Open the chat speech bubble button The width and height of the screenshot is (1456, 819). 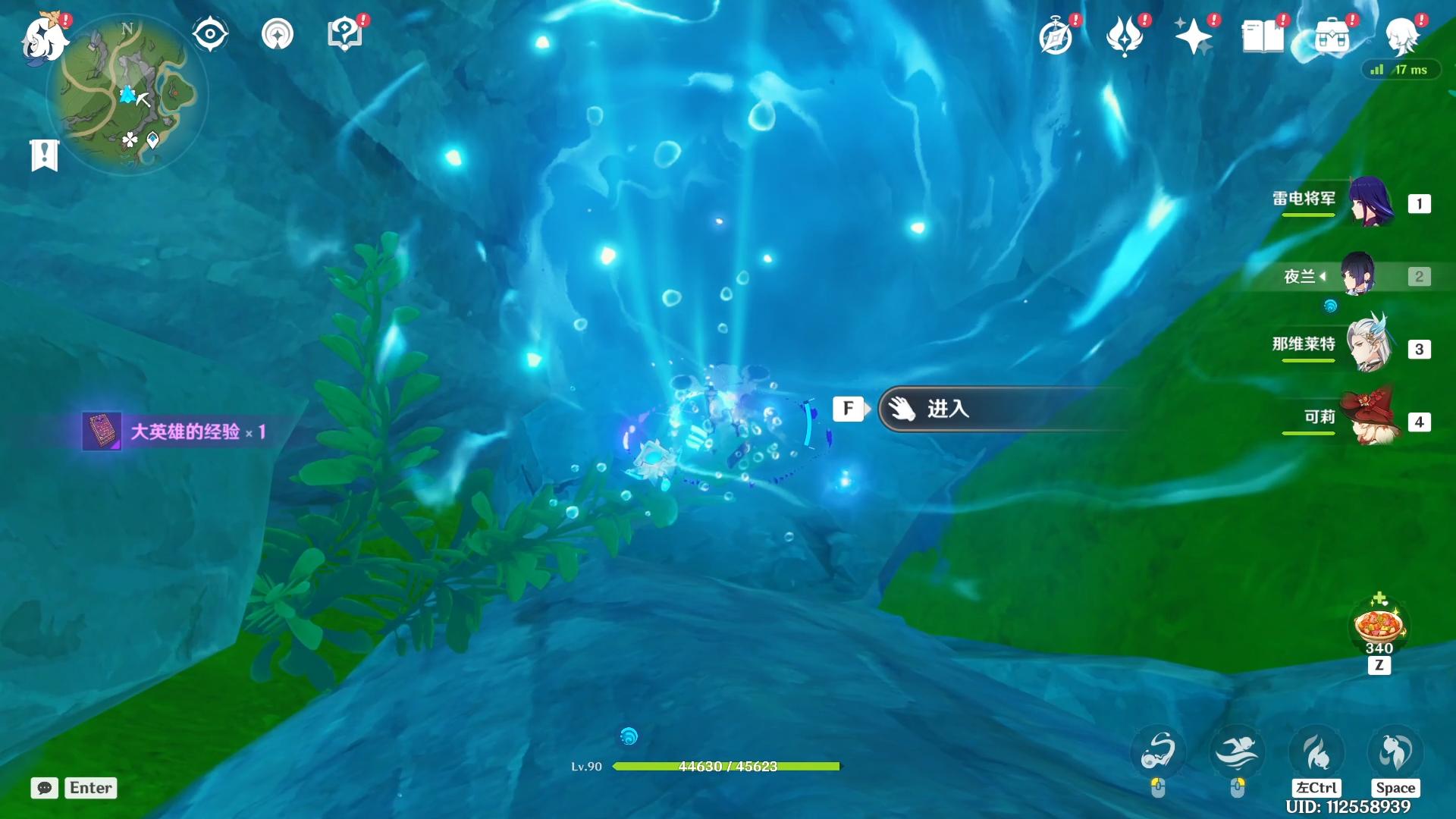[x=44, y=788]
